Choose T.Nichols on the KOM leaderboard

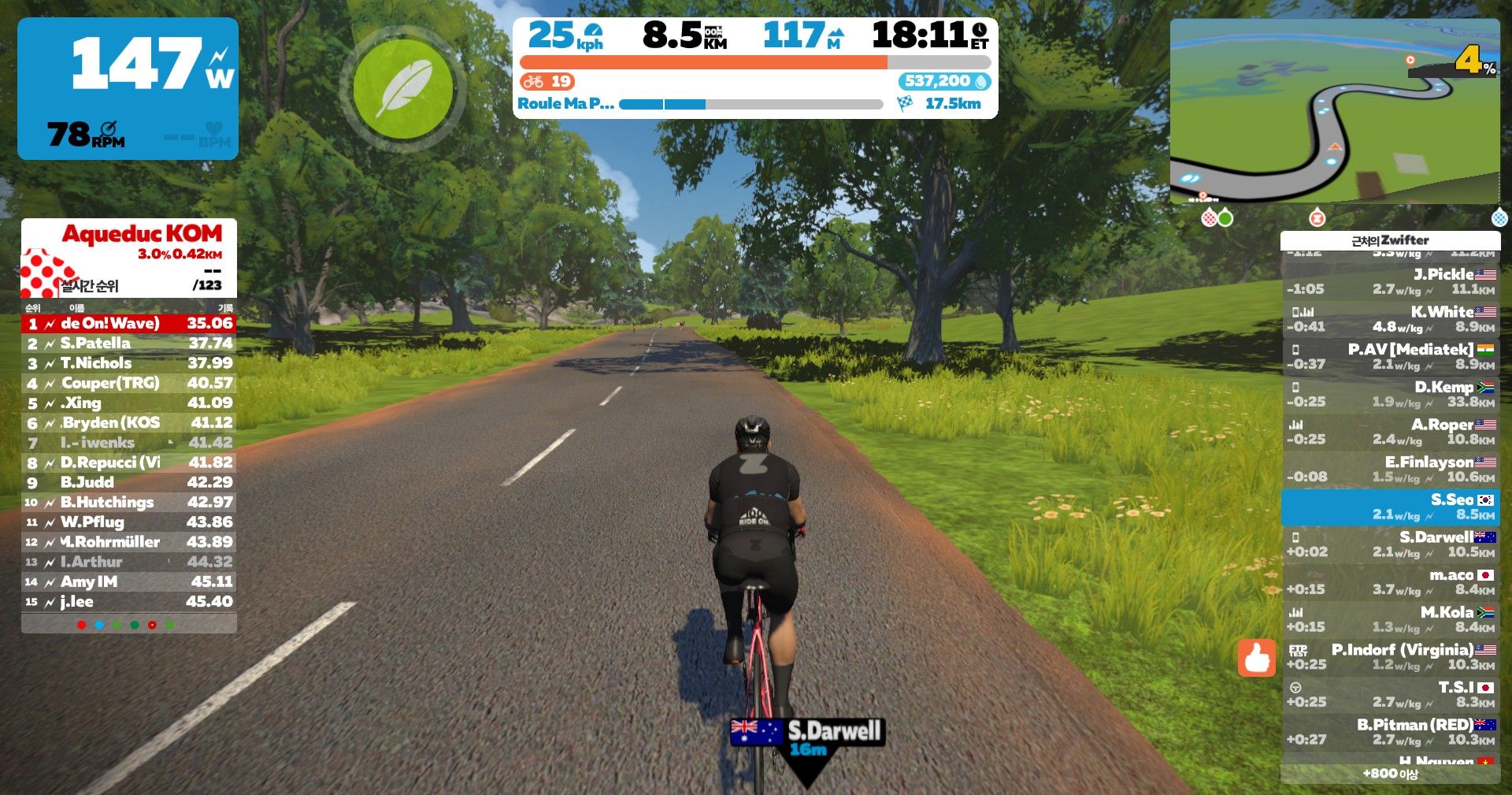point(129,363)
